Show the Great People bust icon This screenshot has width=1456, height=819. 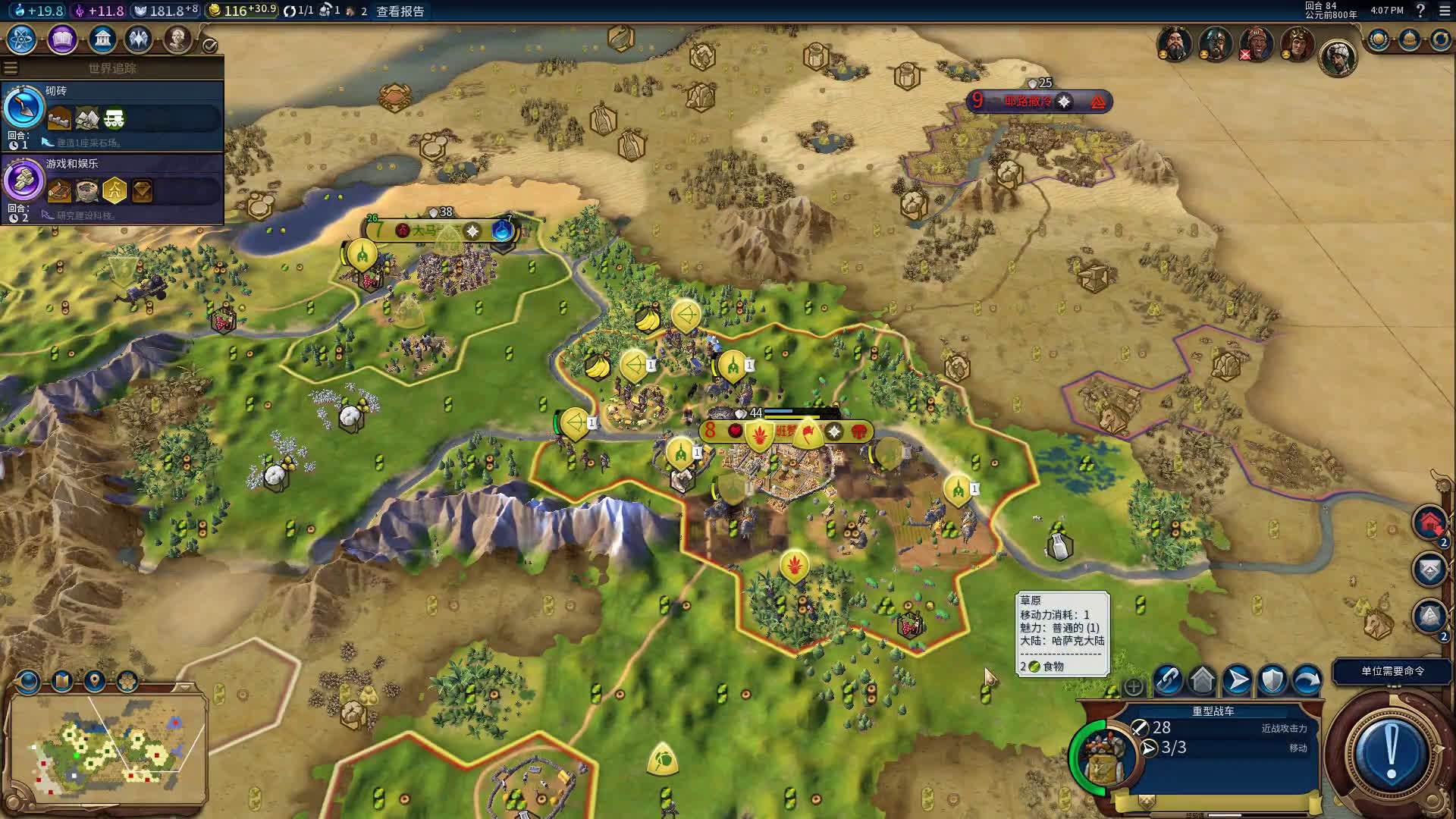coord(177,39)
